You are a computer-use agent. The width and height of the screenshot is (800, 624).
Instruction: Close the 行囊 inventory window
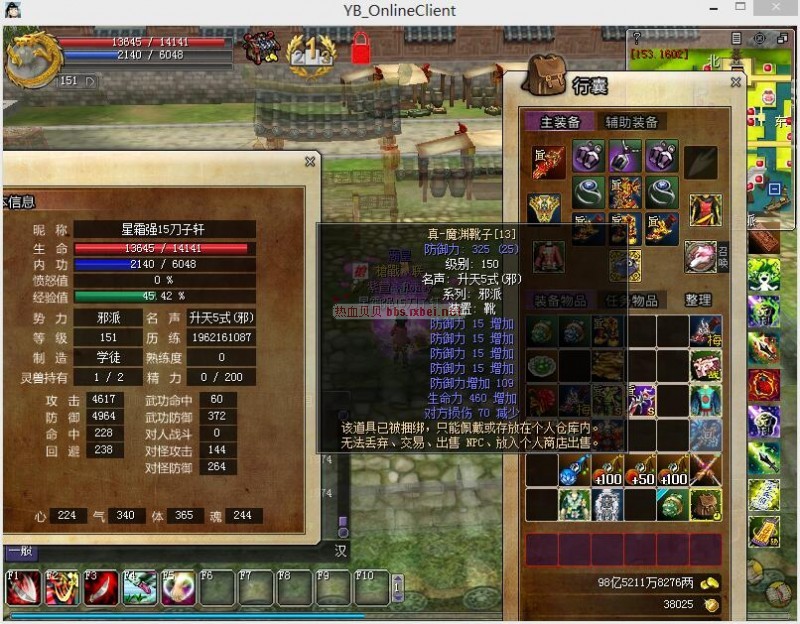click(x=736, y=83)
